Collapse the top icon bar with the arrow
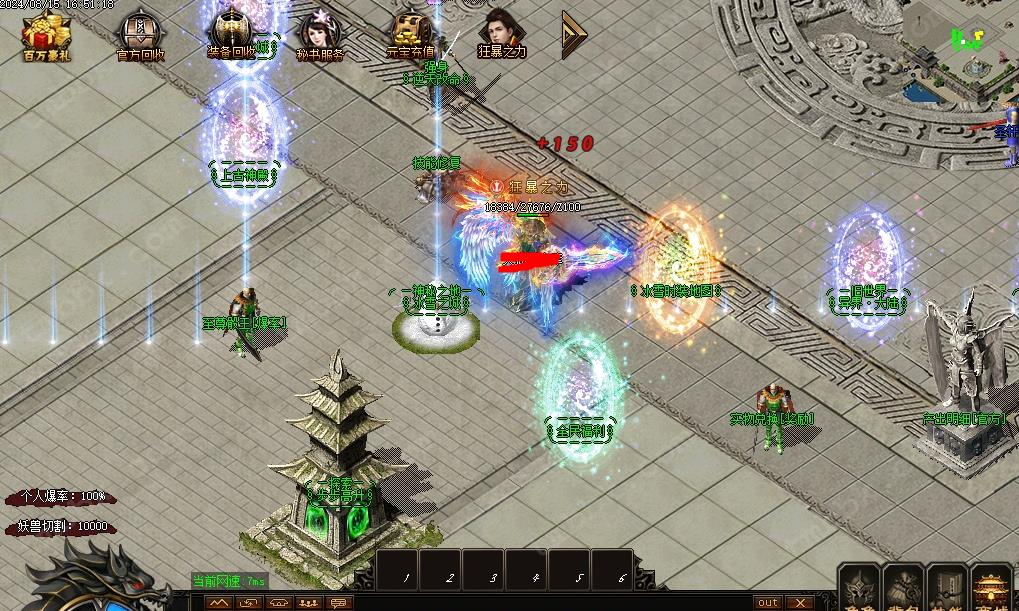Screen dimensions: 1019x611 573,33
